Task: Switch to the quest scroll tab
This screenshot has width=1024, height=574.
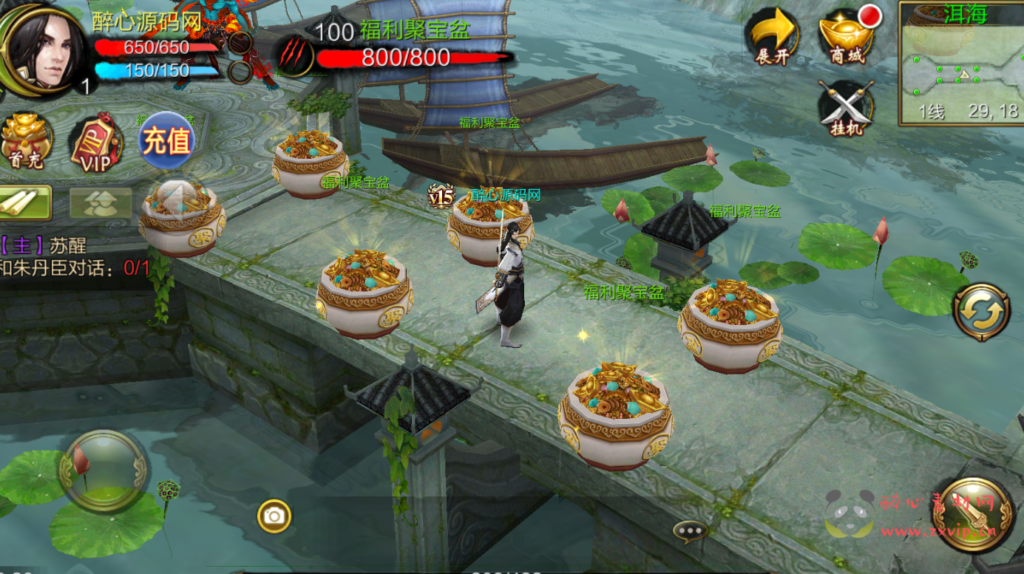Action: 26,202
